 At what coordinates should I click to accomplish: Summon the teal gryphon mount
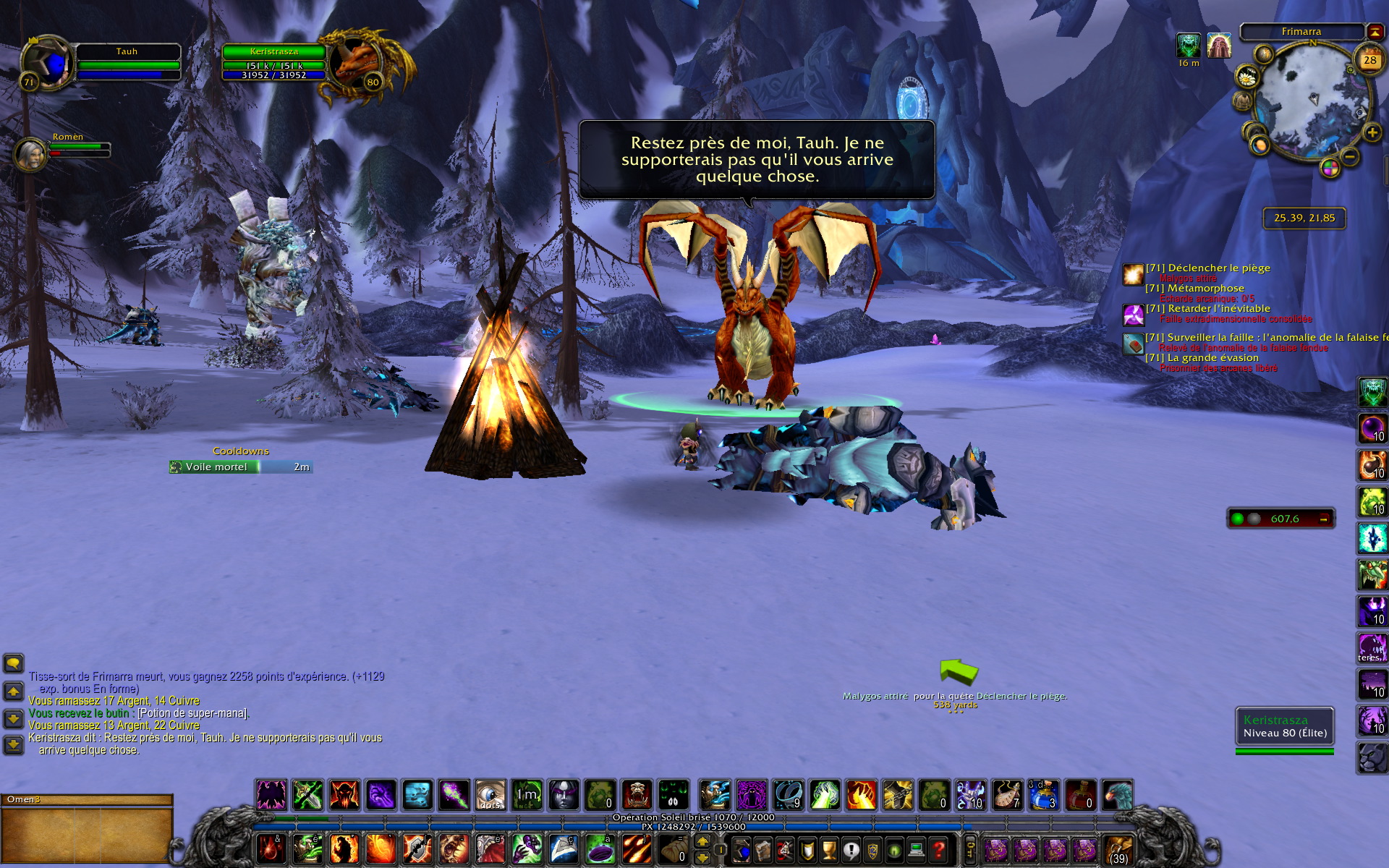click(1117, 795)
